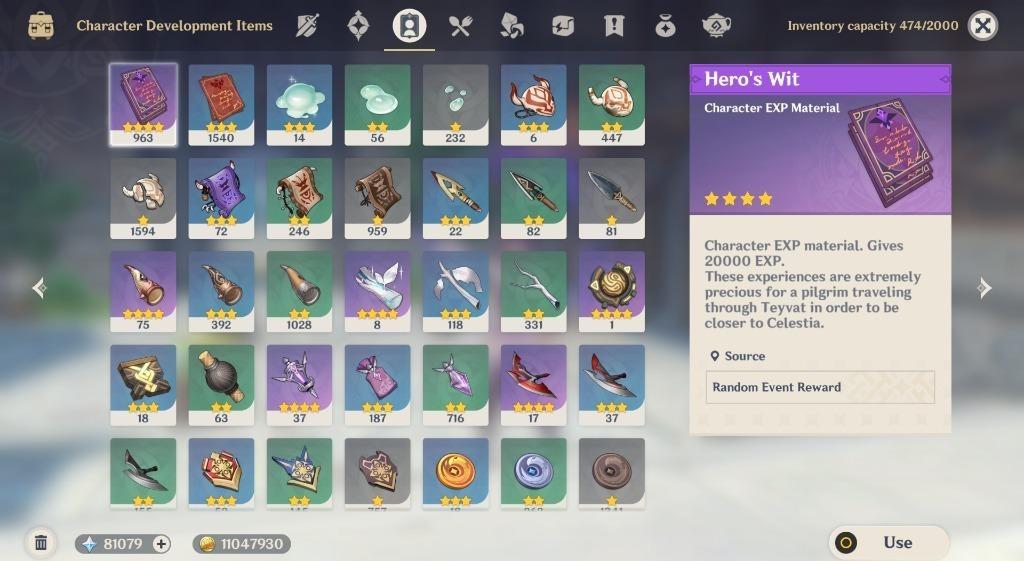Use the selected Hero's Wit item
Screen dimensions: 1024x561
coord(889,543)
